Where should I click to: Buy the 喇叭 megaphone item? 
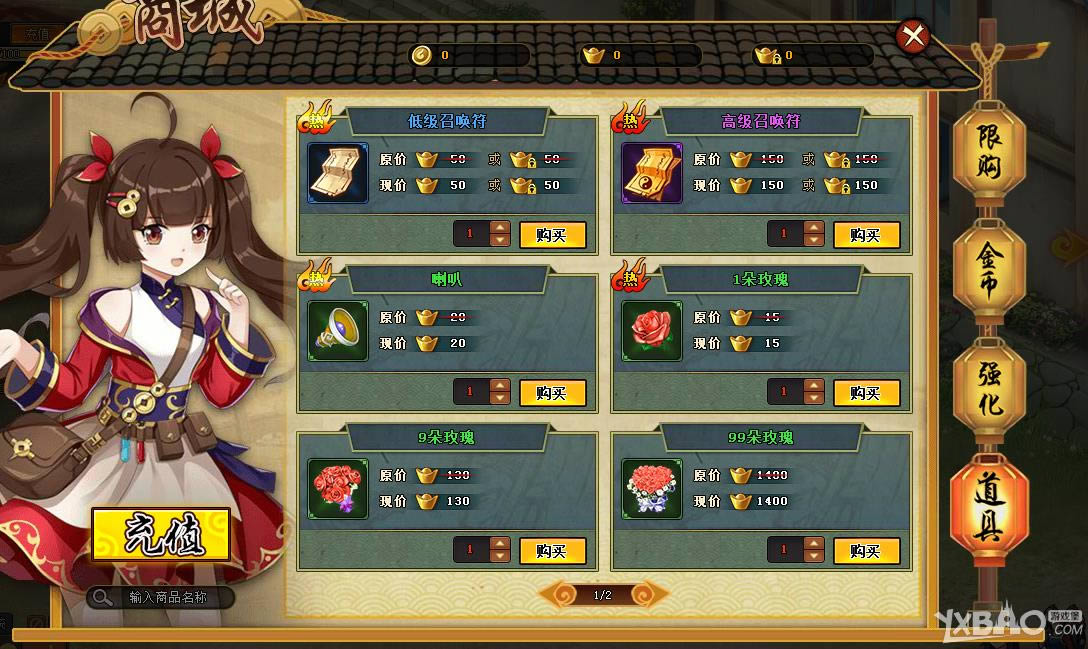(552, 393)
